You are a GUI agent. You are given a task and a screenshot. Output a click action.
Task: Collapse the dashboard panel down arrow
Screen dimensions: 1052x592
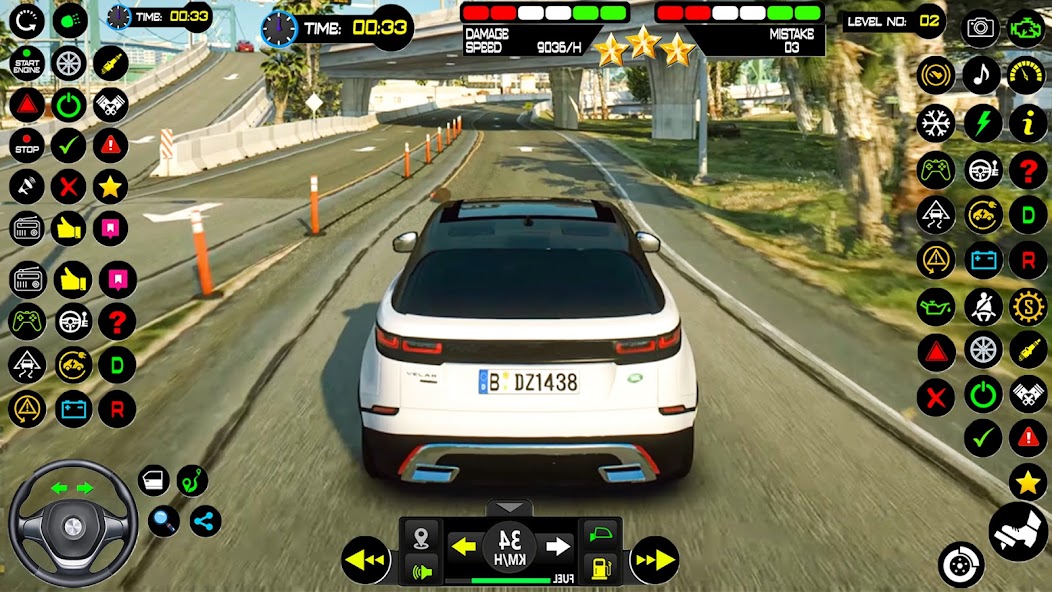[x=510, y=508]
